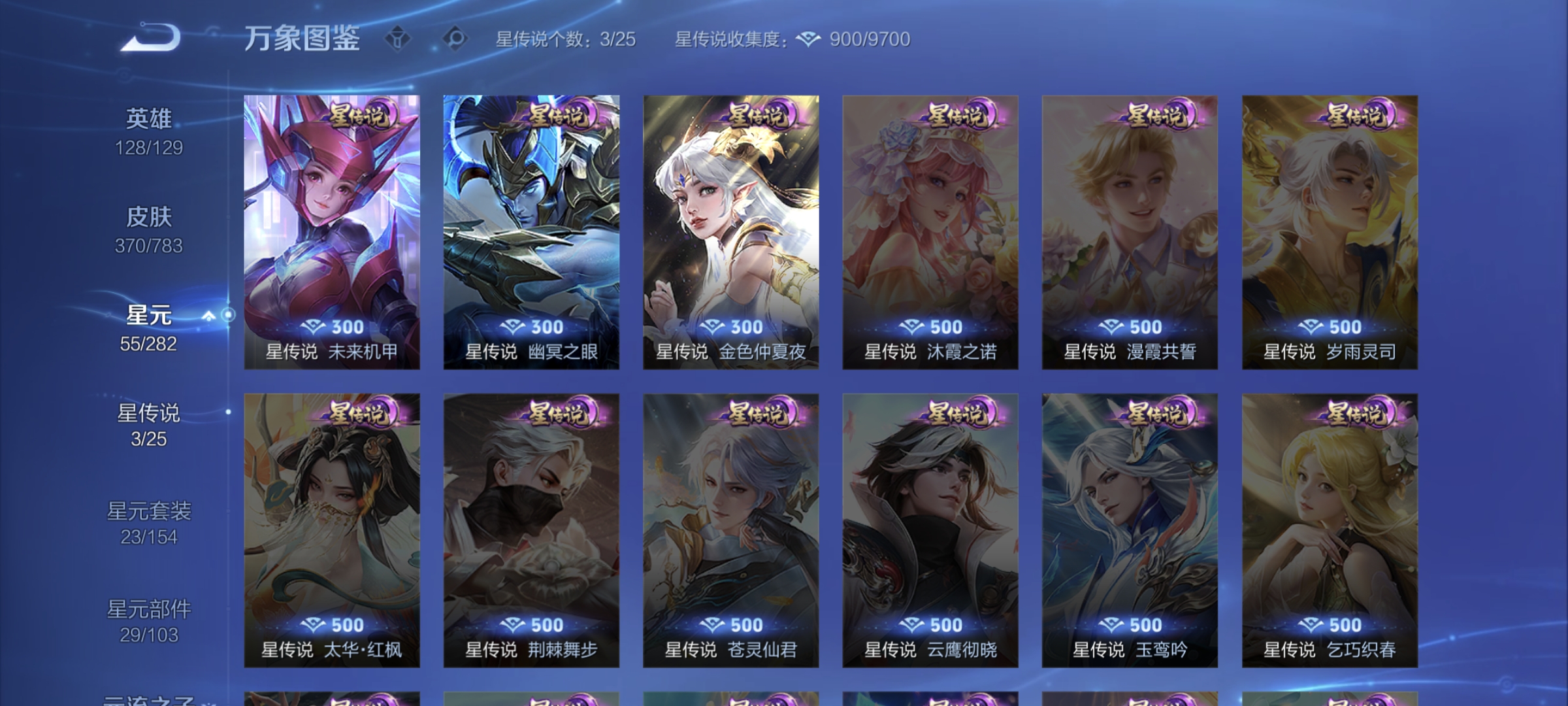Screen dimensions: 1568x706
Task: Open the filter funnel icon in the header
Action: point(397,39)
